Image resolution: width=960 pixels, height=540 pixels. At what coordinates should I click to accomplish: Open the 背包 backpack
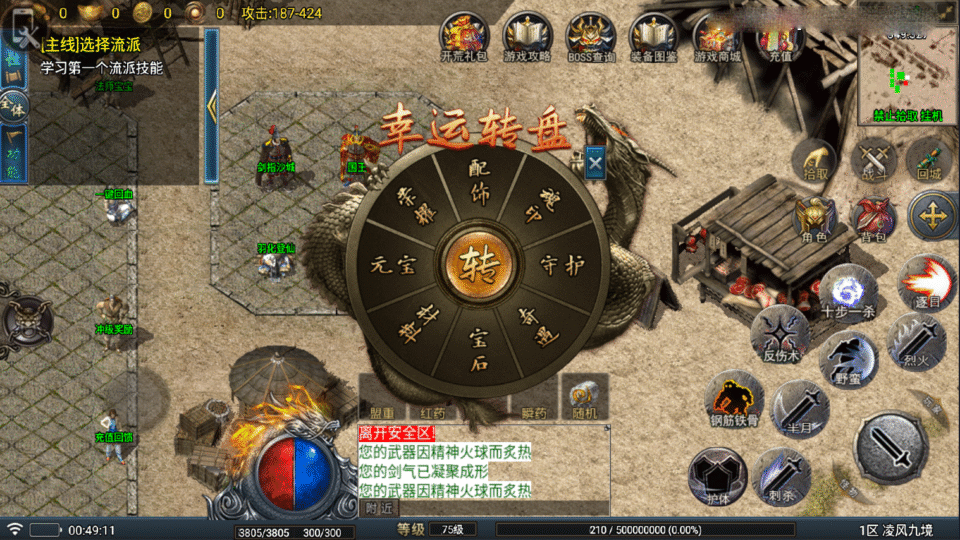click(x=873, y=218)
